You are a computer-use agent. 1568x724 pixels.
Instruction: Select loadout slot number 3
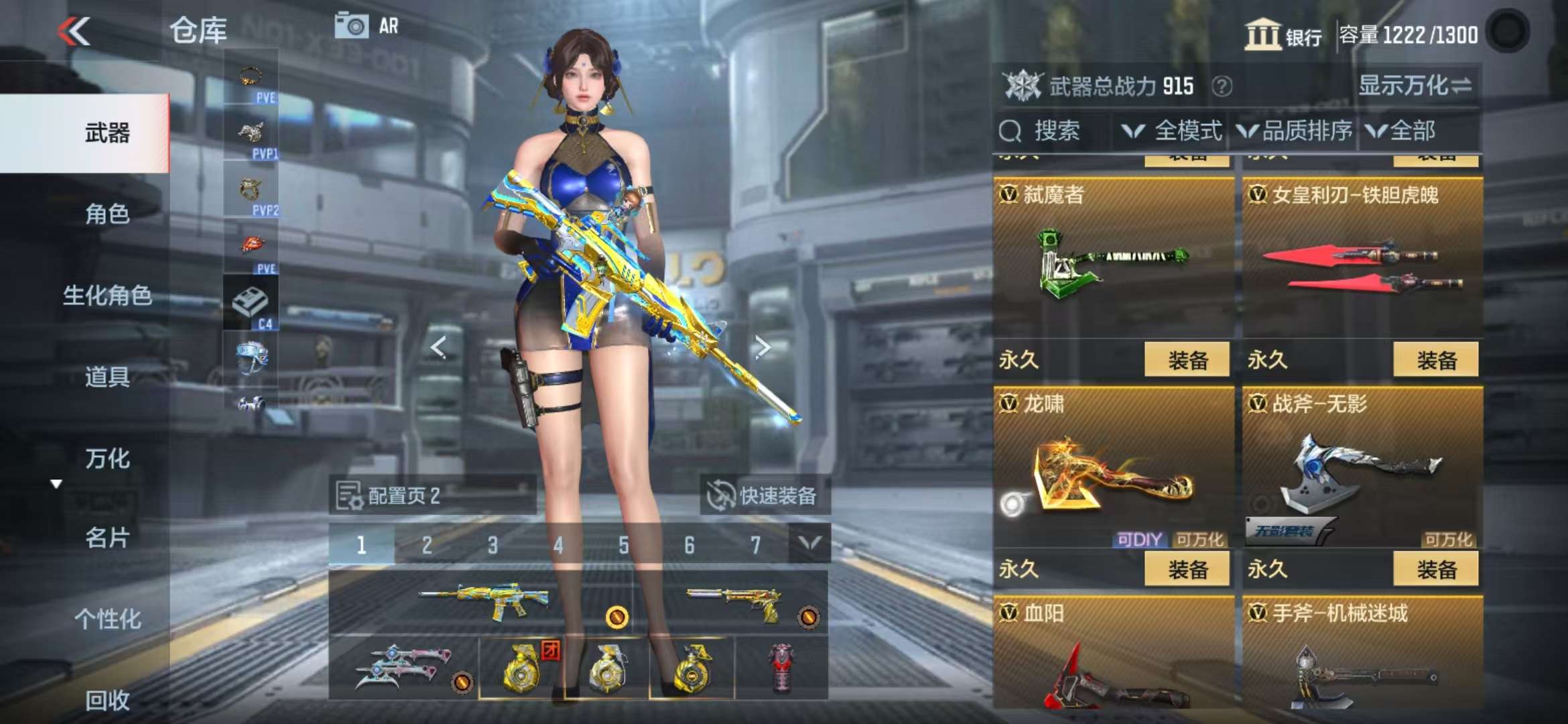(493, 545)
